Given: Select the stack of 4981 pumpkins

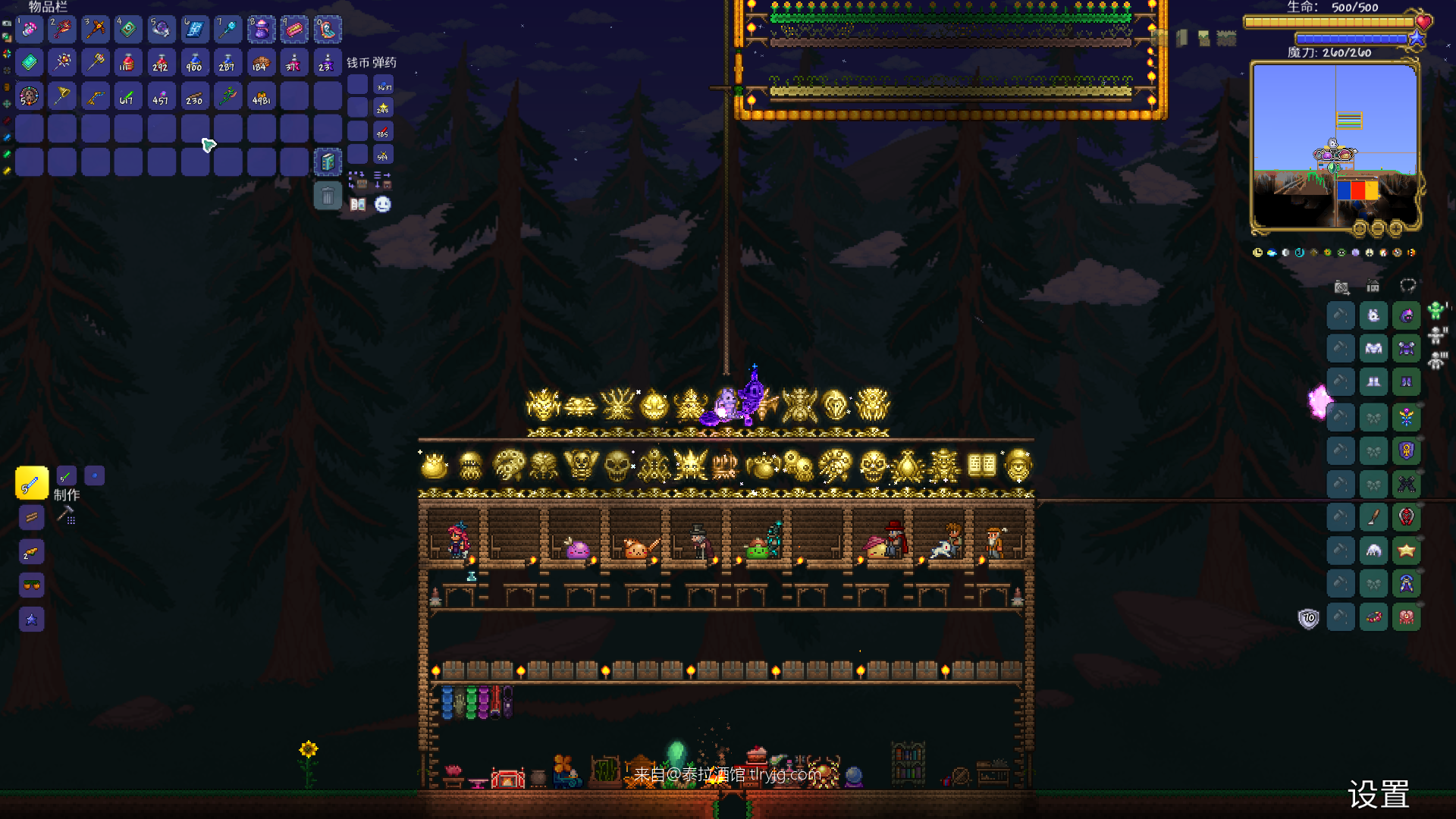Looking at the screenshot, I should click(x=261, y=96).
